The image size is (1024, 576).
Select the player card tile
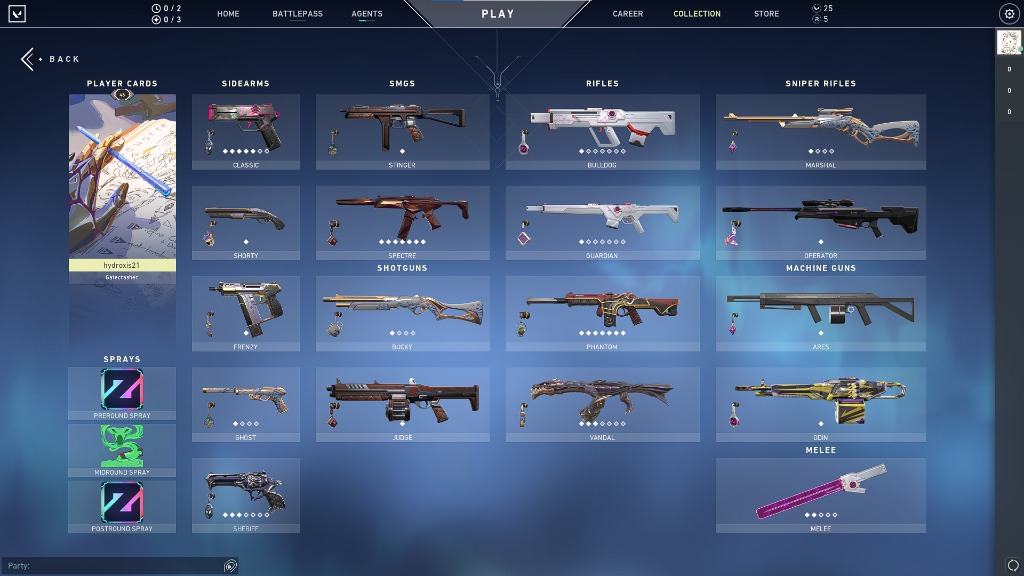122,185
